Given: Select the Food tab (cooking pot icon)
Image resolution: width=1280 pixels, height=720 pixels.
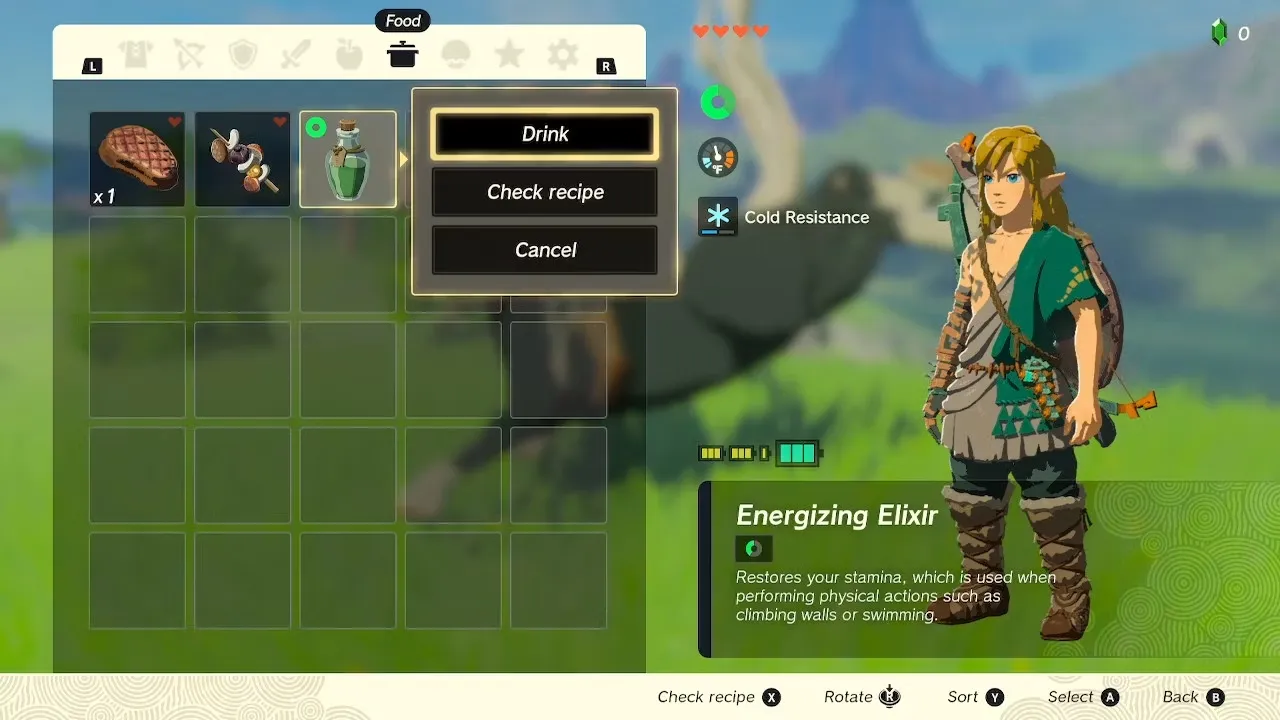Looking at the screenshot, I should (402, 55).
